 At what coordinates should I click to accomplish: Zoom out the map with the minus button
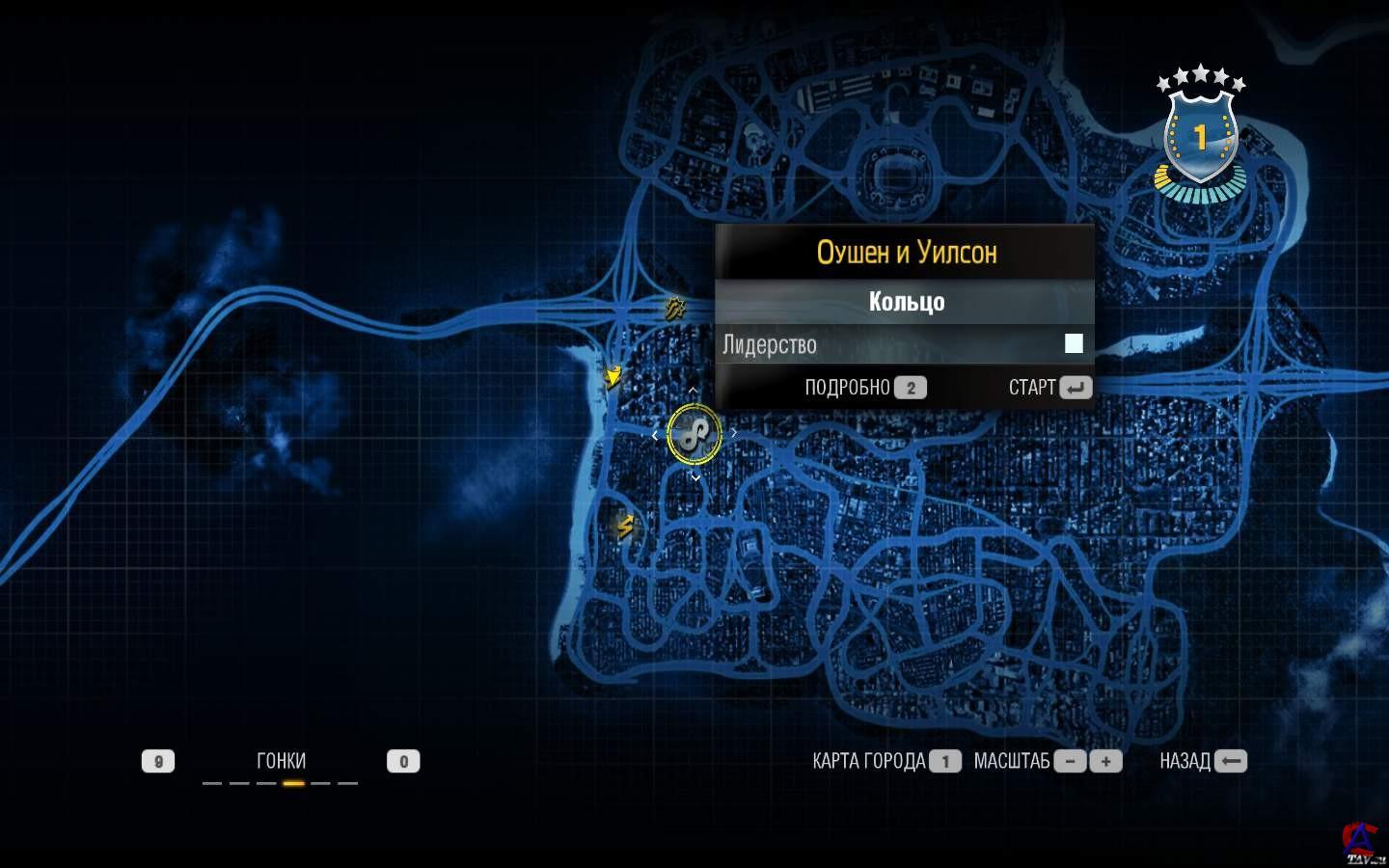(1070, 762)
